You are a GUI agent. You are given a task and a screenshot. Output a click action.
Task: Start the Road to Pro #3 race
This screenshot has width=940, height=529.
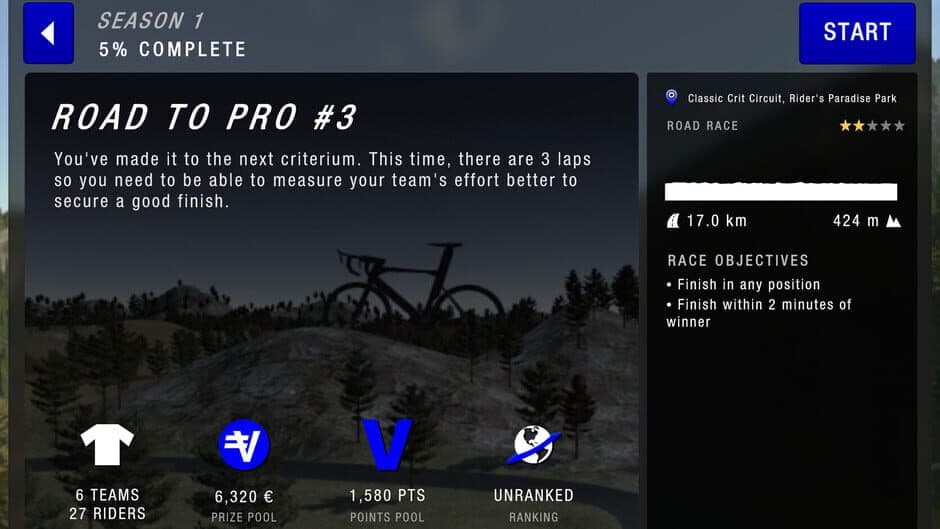856,33
